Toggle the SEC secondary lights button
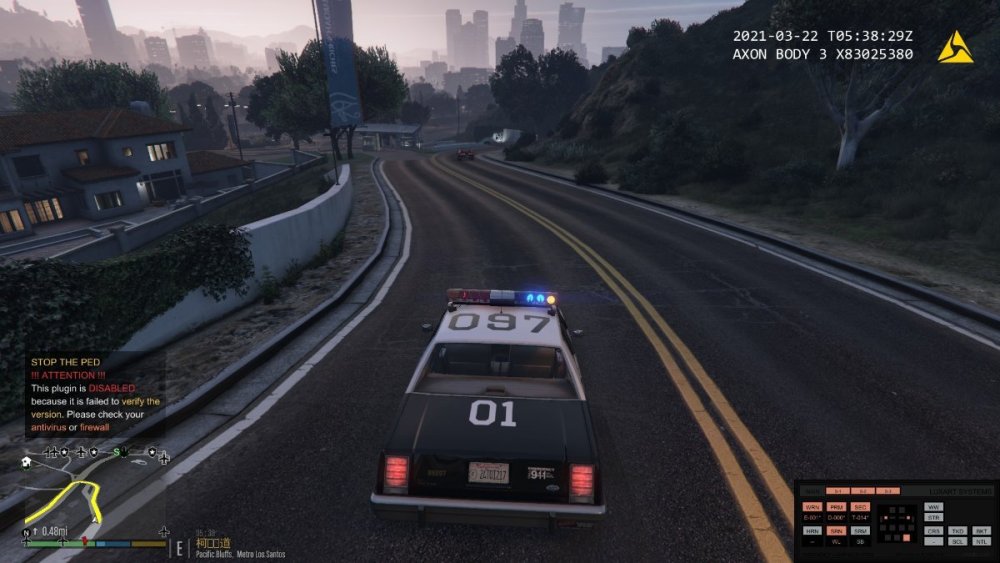Viewport: 1000px width, 563px height. coord(861,507)
